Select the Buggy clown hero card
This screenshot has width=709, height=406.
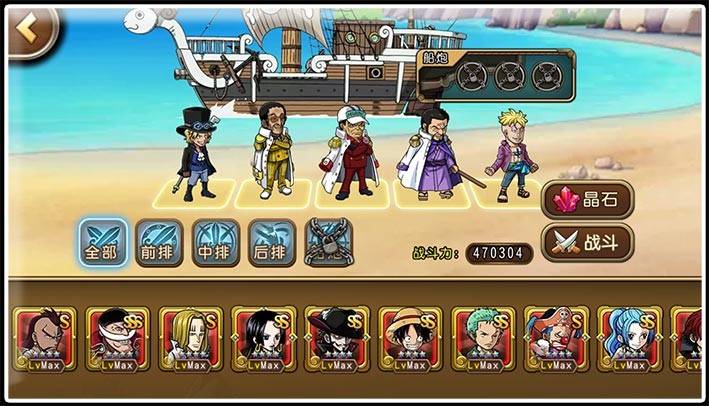(556, 338)
